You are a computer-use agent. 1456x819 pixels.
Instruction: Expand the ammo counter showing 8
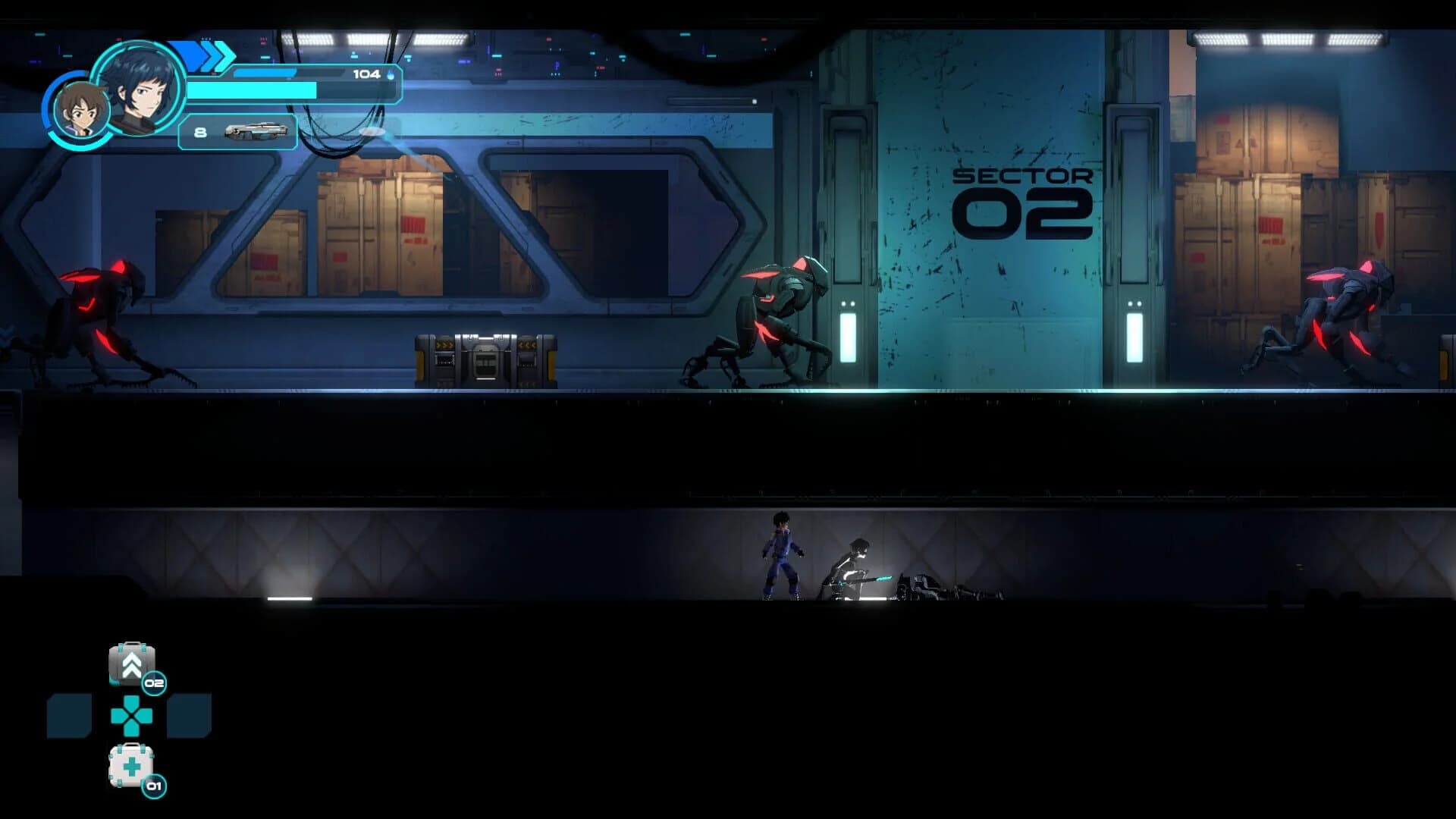click(x=199, y=133)
